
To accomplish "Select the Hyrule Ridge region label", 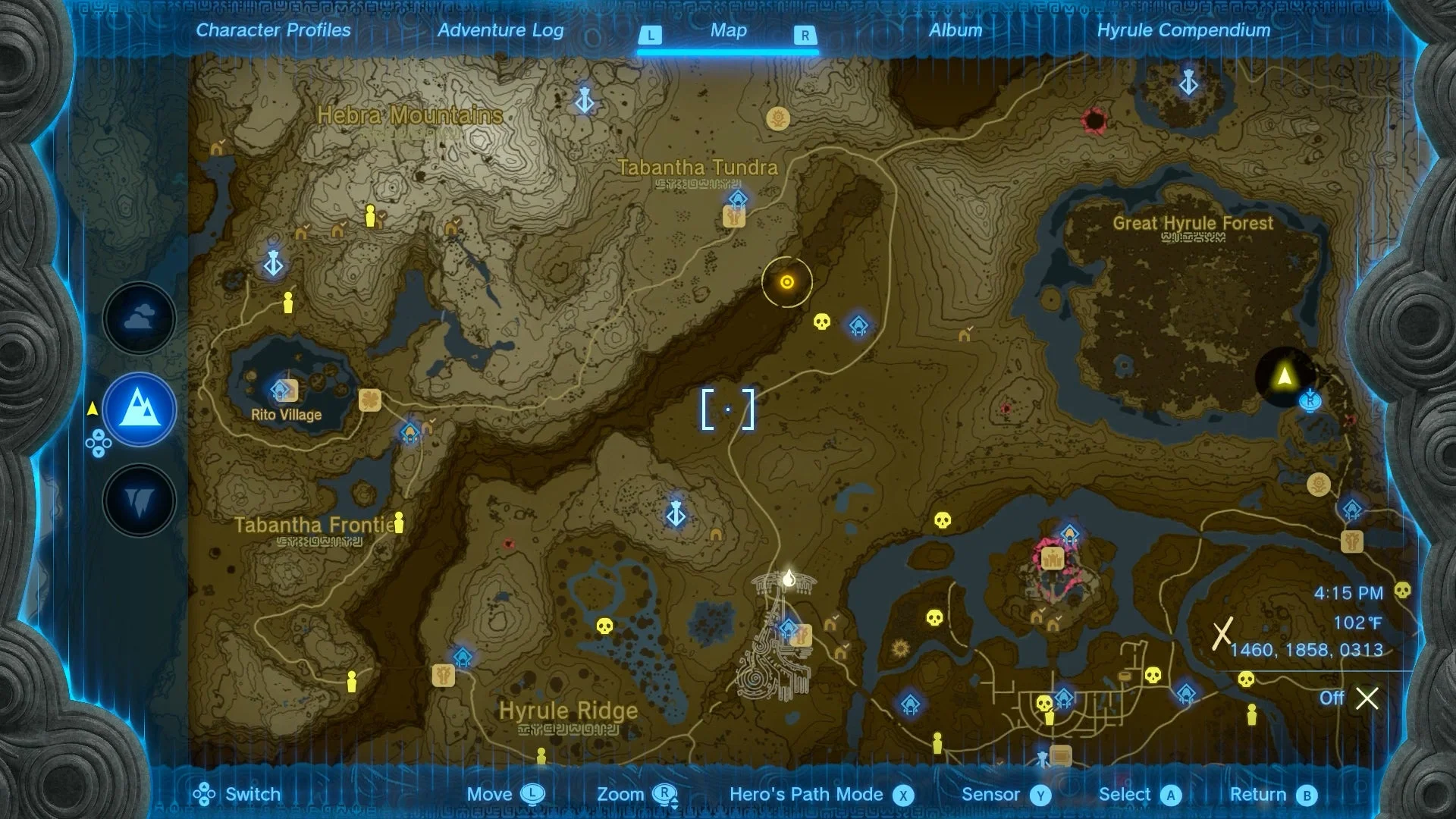I will (x=568, y=711).
